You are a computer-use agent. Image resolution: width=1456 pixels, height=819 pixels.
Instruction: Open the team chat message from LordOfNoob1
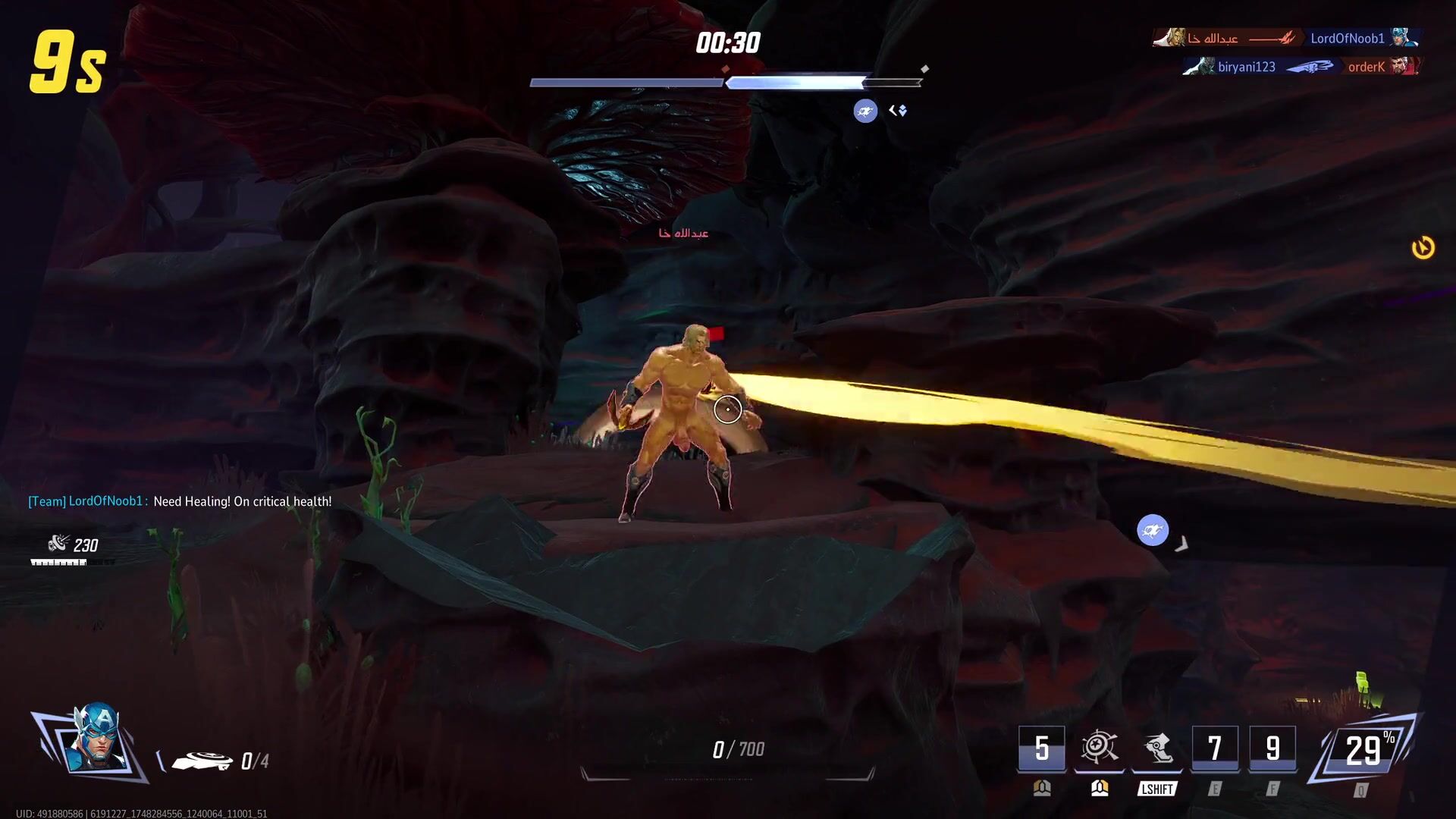[180, 501]
